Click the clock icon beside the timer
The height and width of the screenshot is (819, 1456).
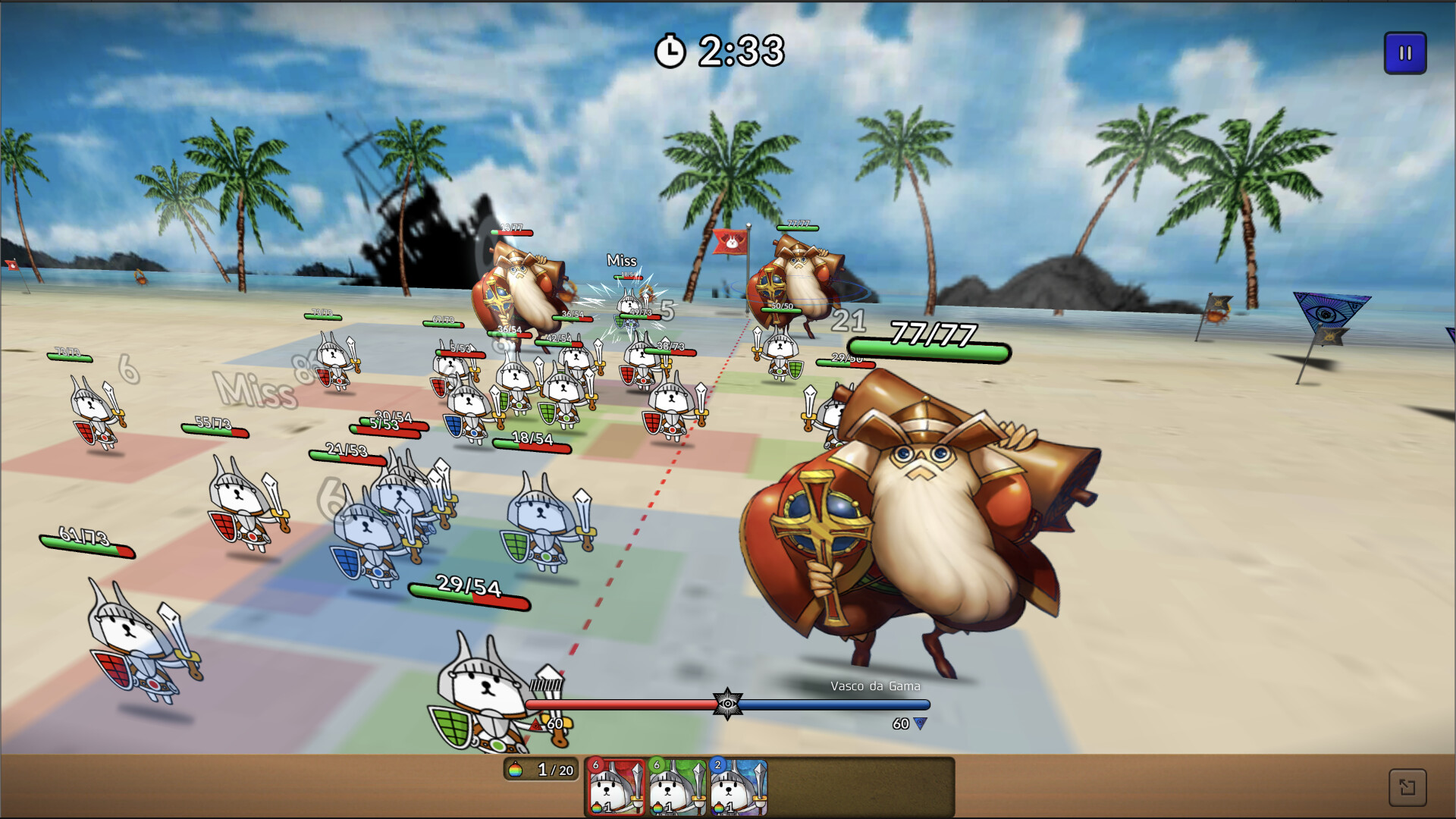[x=671, y=49]
